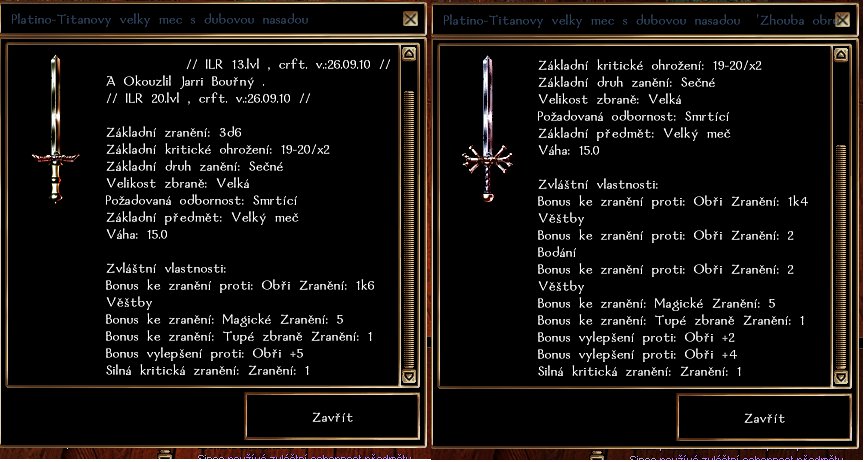Click scroll-down arrow beside 'Obří +4' description
The image size is (864, 462).
(839, 376)
